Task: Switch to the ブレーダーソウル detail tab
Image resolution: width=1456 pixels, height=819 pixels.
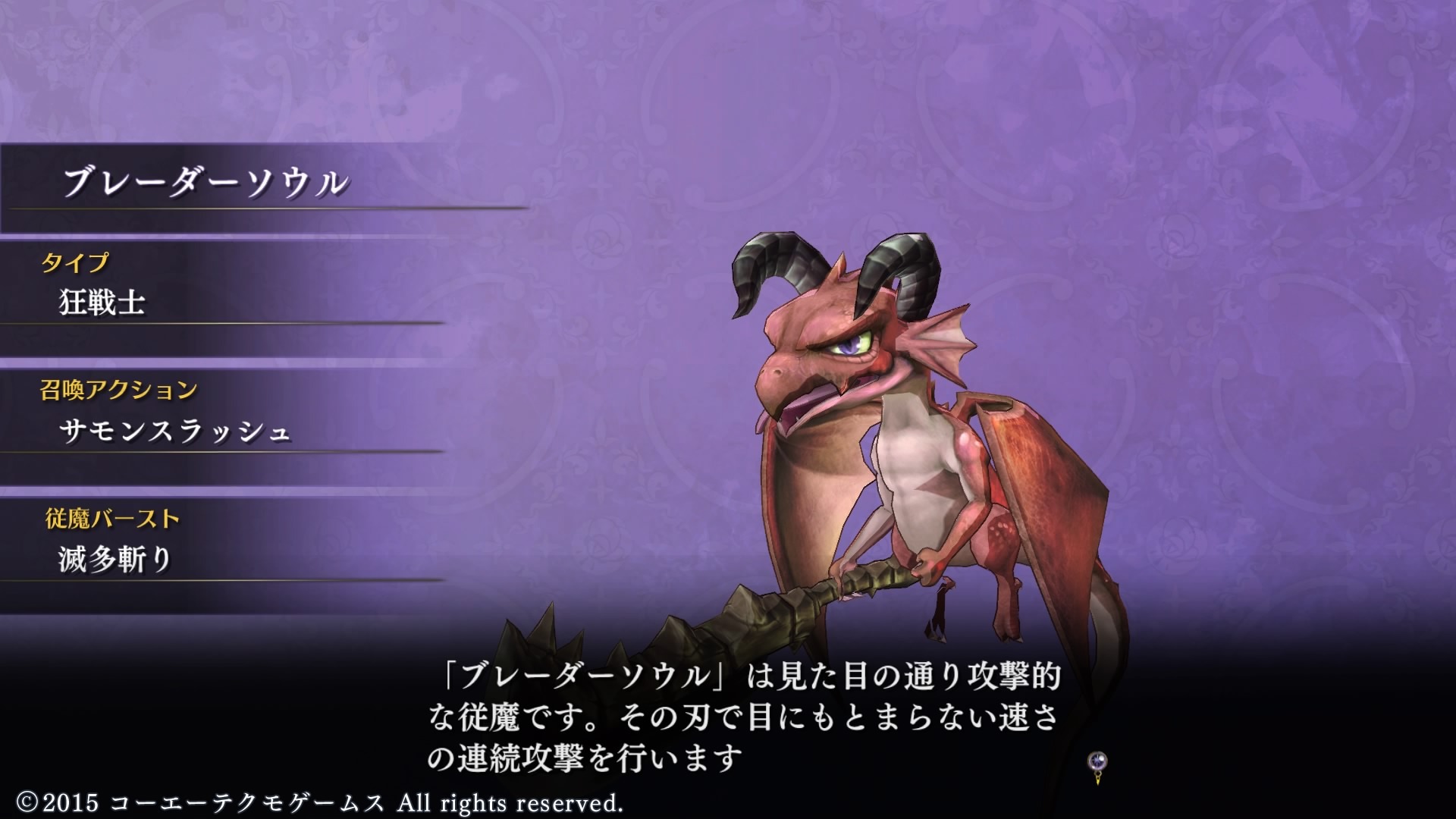Action: [x=205, y=182]
